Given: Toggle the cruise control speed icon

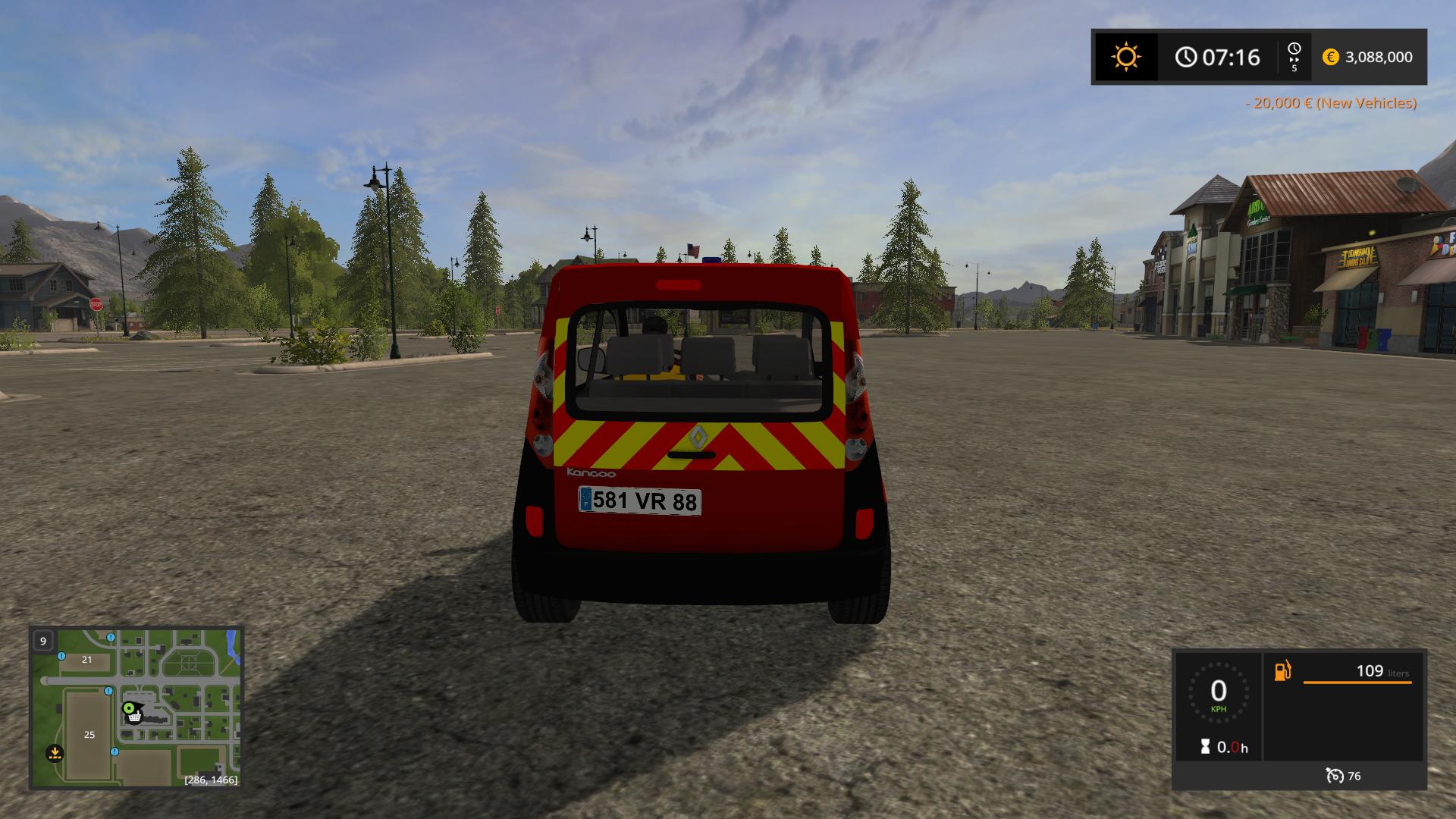Looking at the screenshot, I should click(1335, 776).
